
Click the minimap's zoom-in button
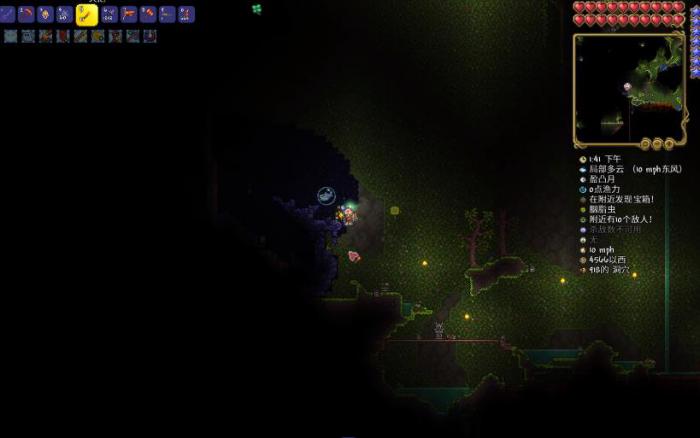tap(669, 143)
